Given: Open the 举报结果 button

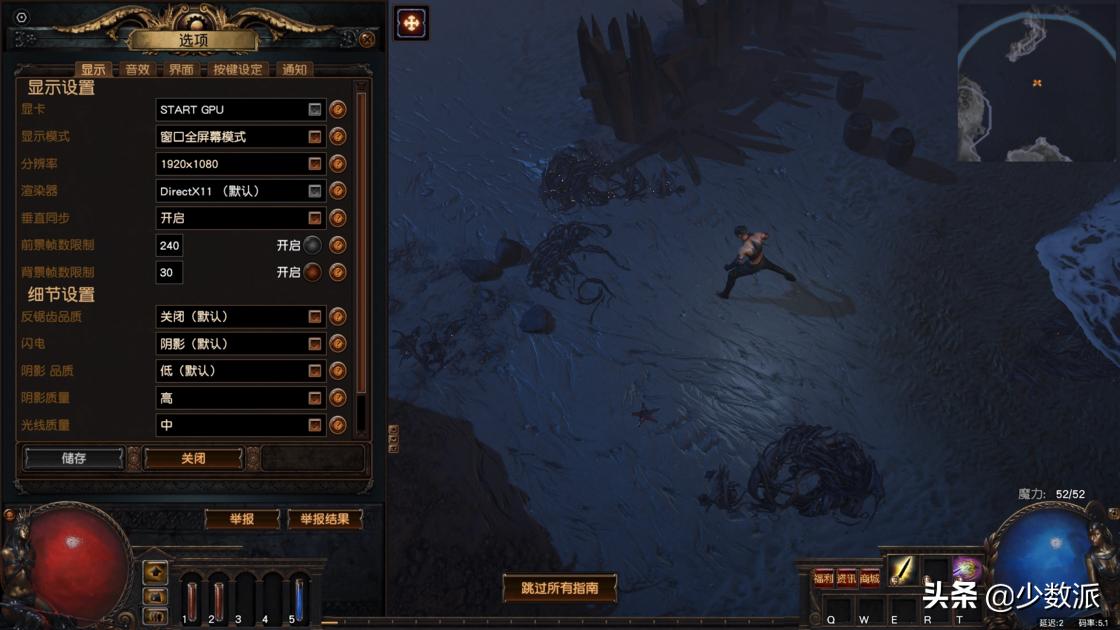Looking at the screenshot, I should point(324,519).
